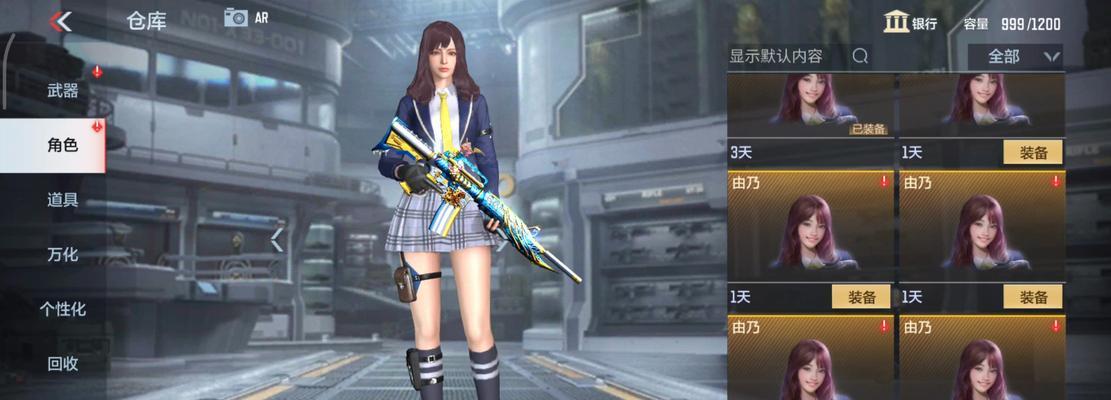Switch to the 万化 tab

pos(62,254)
